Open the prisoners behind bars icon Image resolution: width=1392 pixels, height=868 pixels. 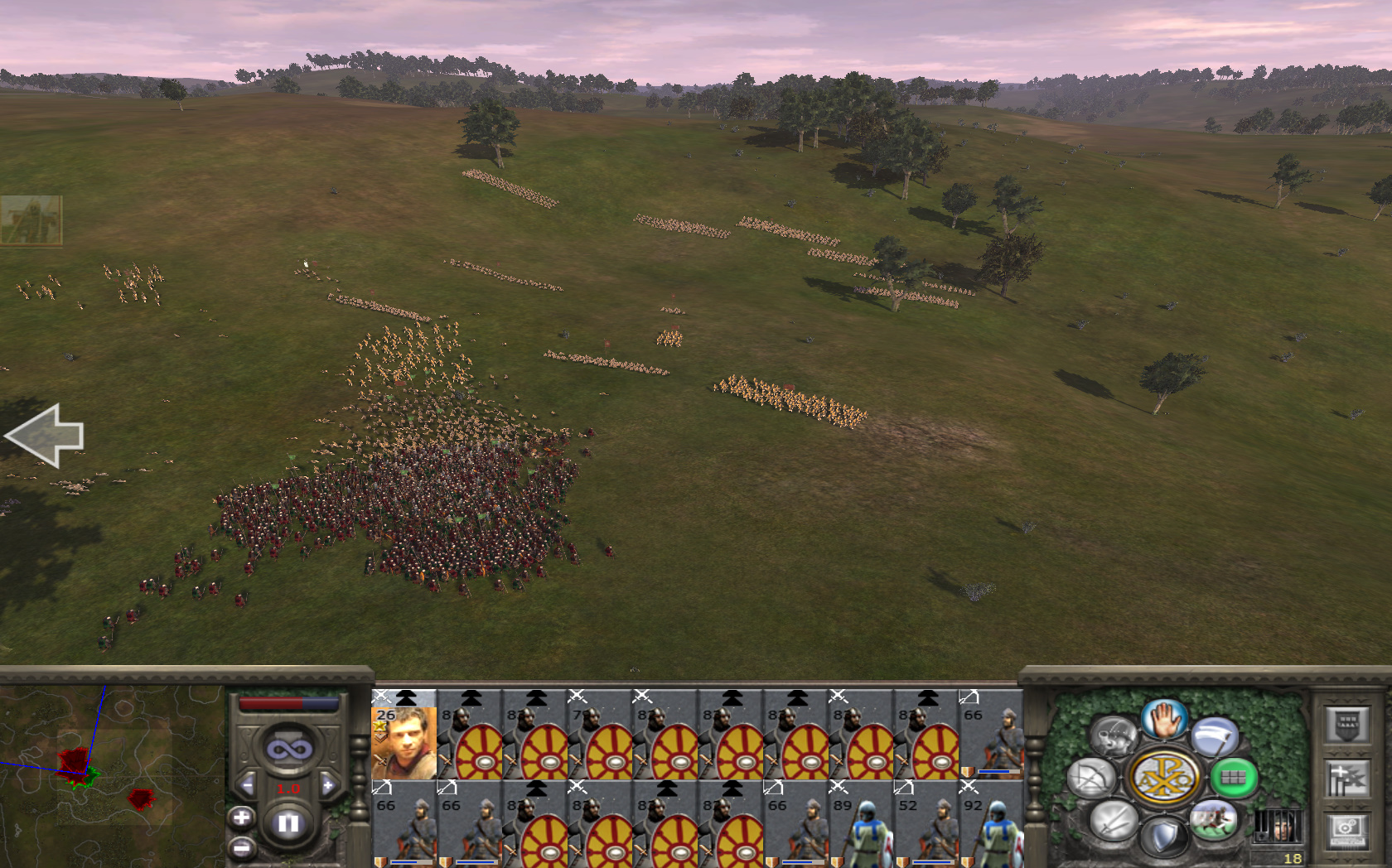pos(1277,826)
